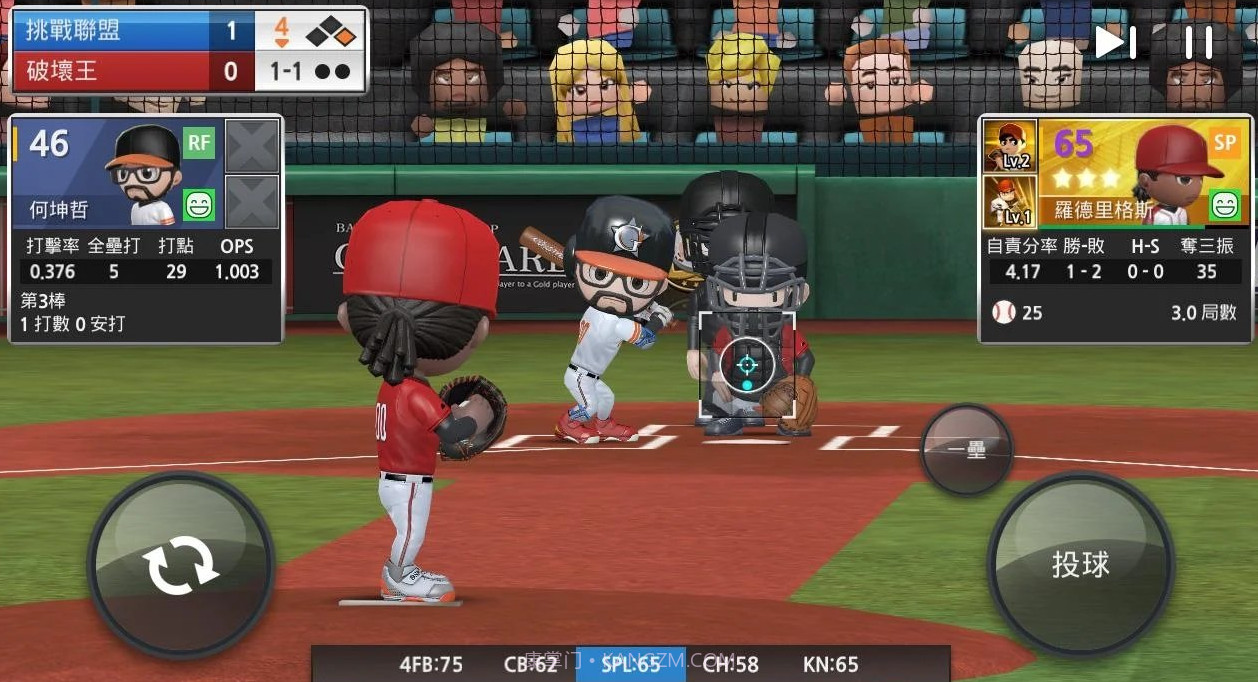Viewport: 1258px width, 682px height.
Task: Pause the game
Action: pyautogui.click(x=1198, y=42)
